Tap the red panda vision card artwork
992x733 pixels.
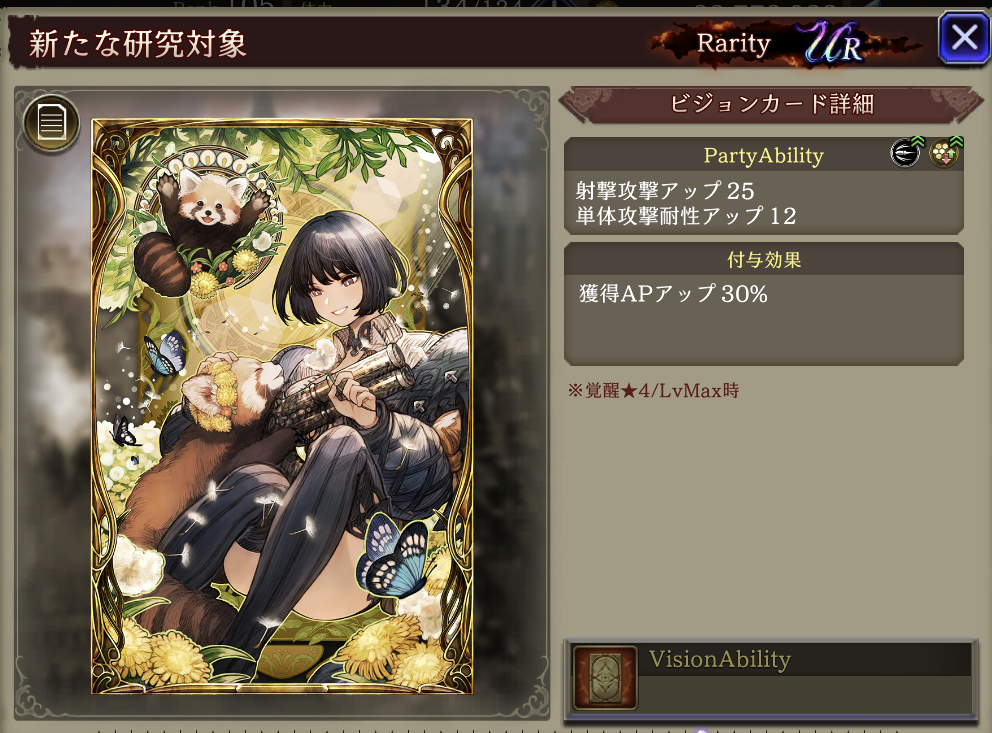281,406
